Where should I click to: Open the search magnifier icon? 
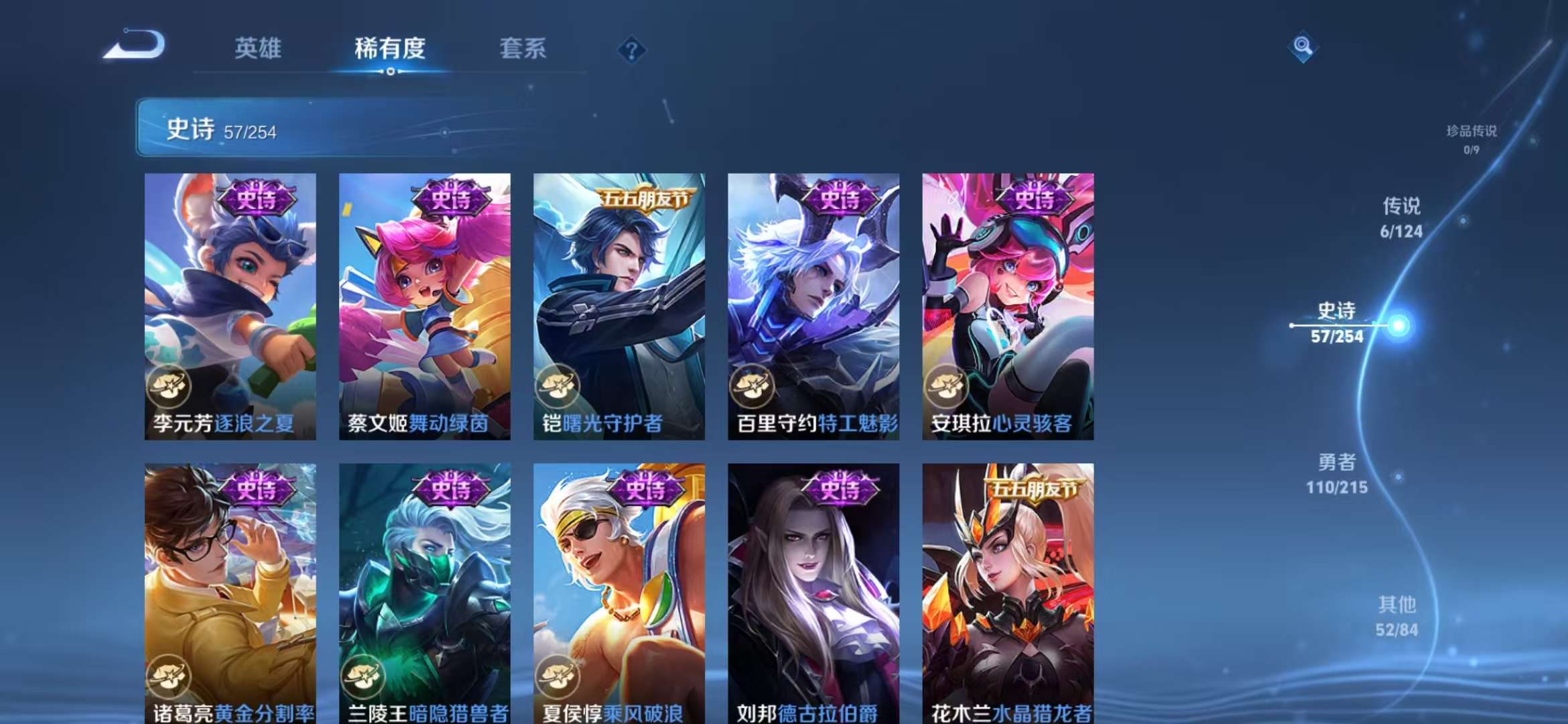coord(1302,48)
